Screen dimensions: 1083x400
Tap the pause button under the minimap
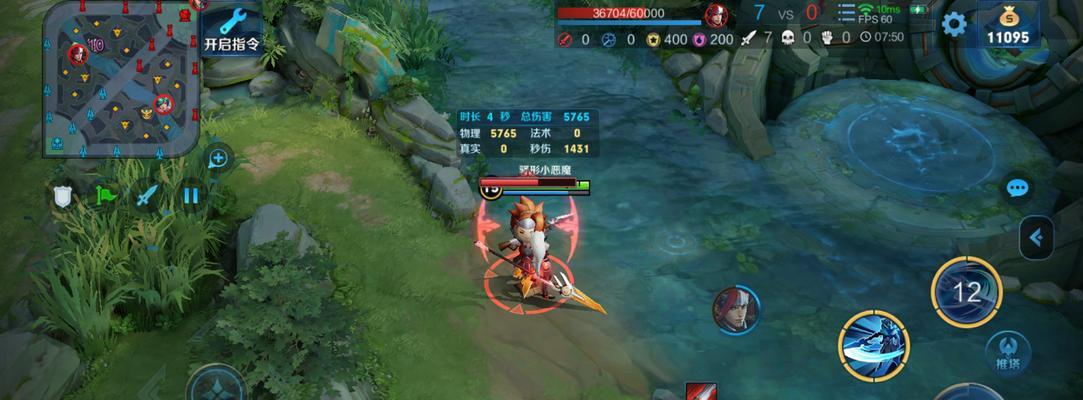(x=191, y=195)
